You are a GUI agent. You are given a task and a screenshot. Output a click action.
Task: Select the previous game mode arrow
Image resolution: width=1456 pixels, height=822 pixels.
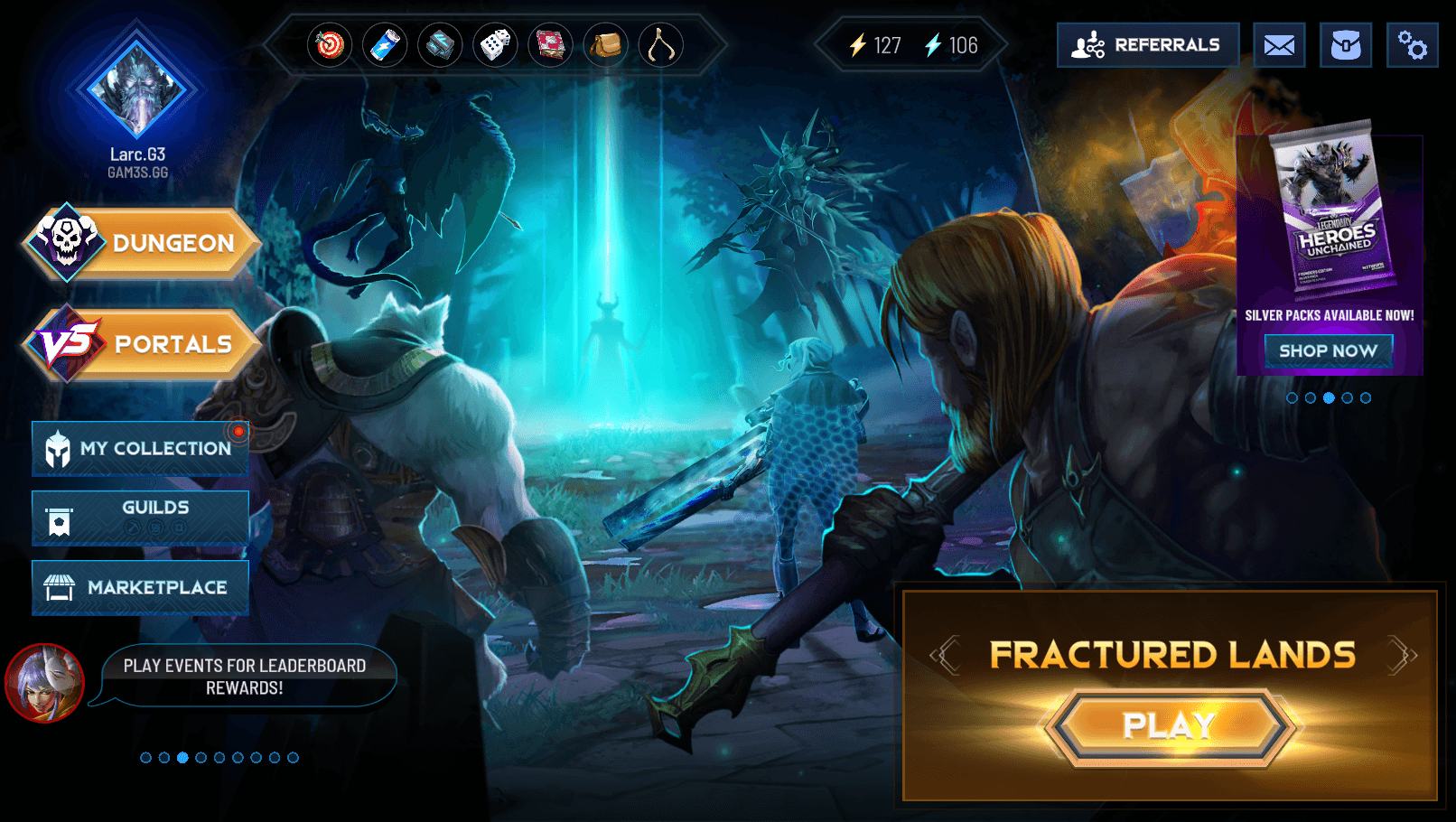click(x=945, y=655)
